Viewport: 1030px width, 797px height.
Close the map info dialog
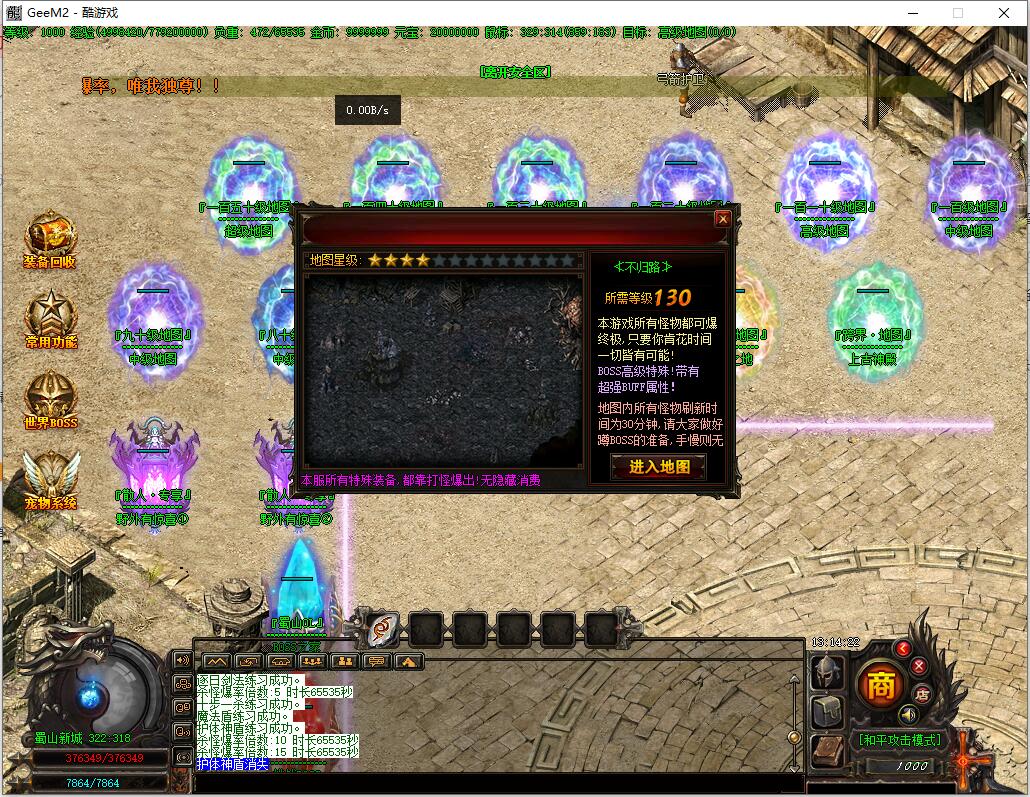click(722, 218)
